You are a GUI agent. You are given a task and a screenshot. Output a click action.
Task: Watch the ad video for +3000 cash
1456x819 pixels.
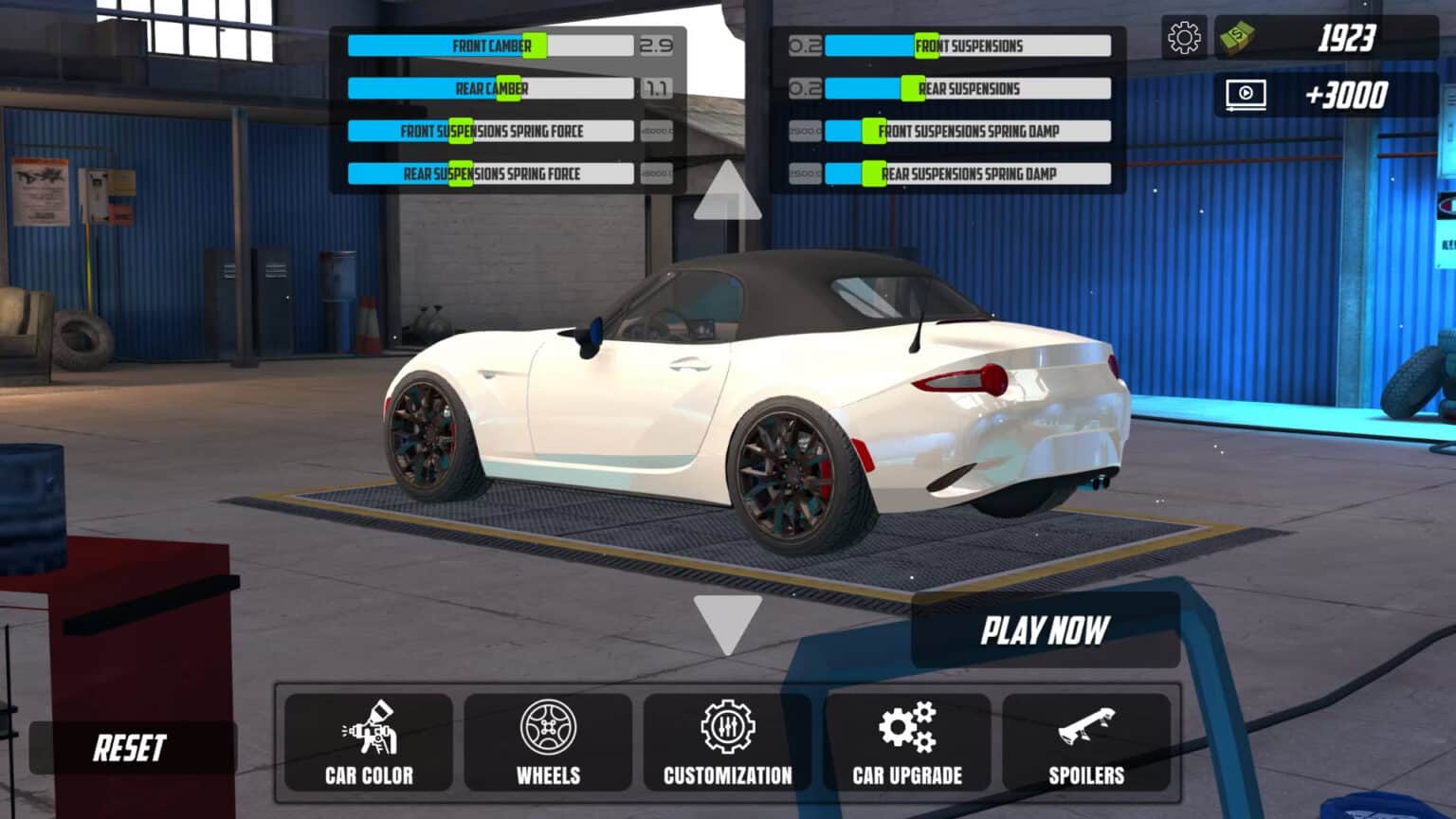click(x=1245, y=94)
